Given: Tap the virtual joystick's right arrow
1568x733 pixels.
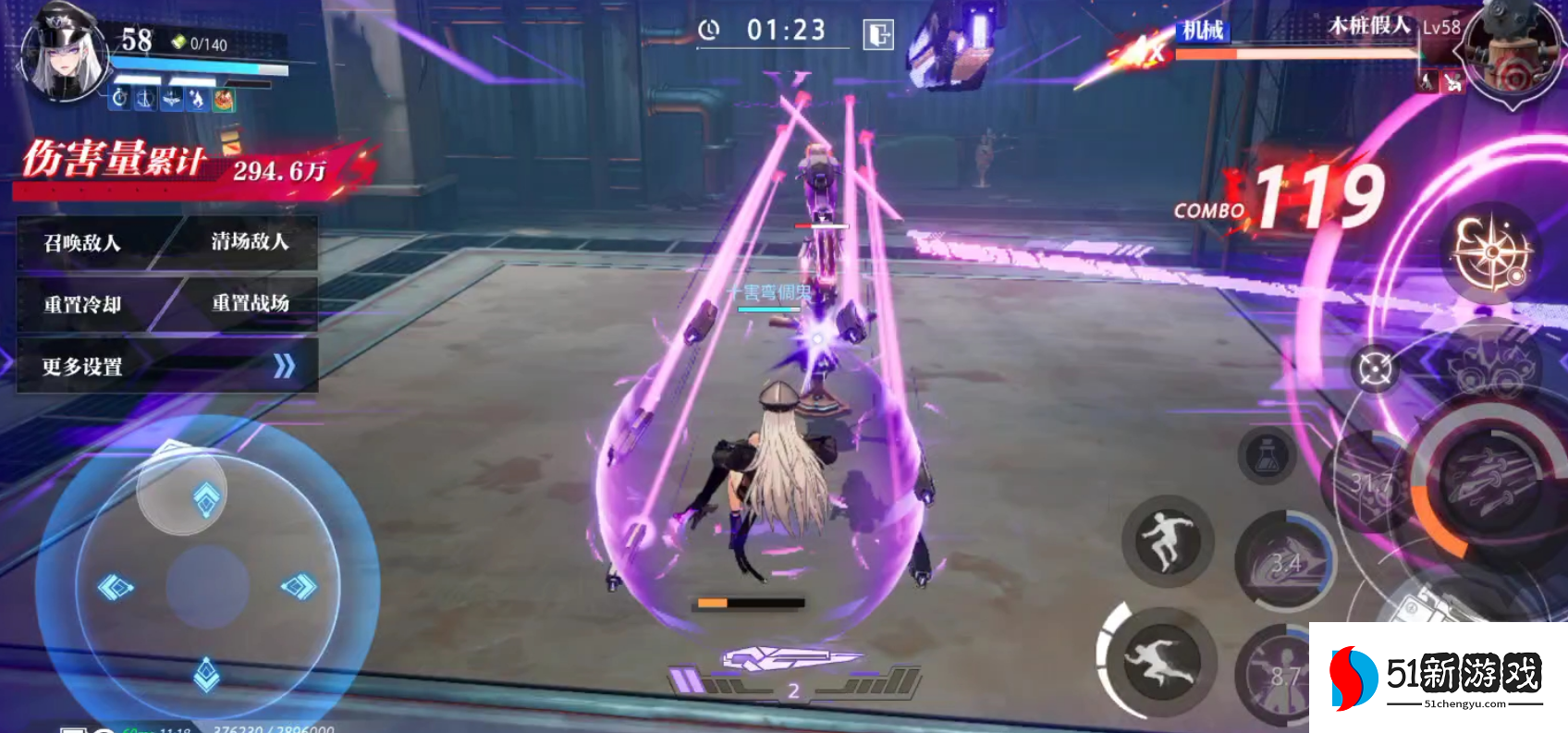Looking at the screenshot, I should [x=299, y=586].
